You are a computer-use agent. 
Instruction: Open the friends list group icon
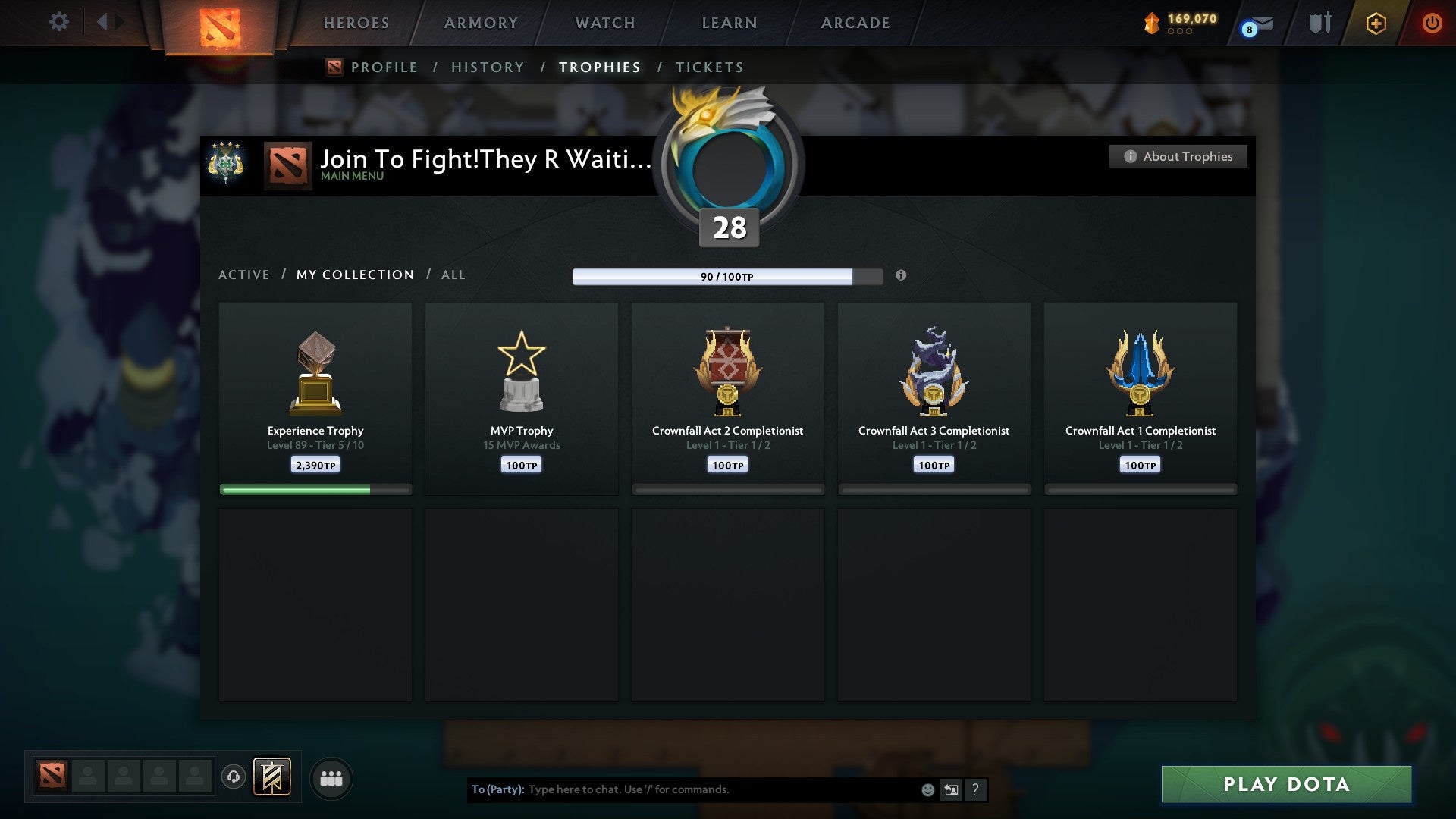pyautogui.click(x=331, y=777)
